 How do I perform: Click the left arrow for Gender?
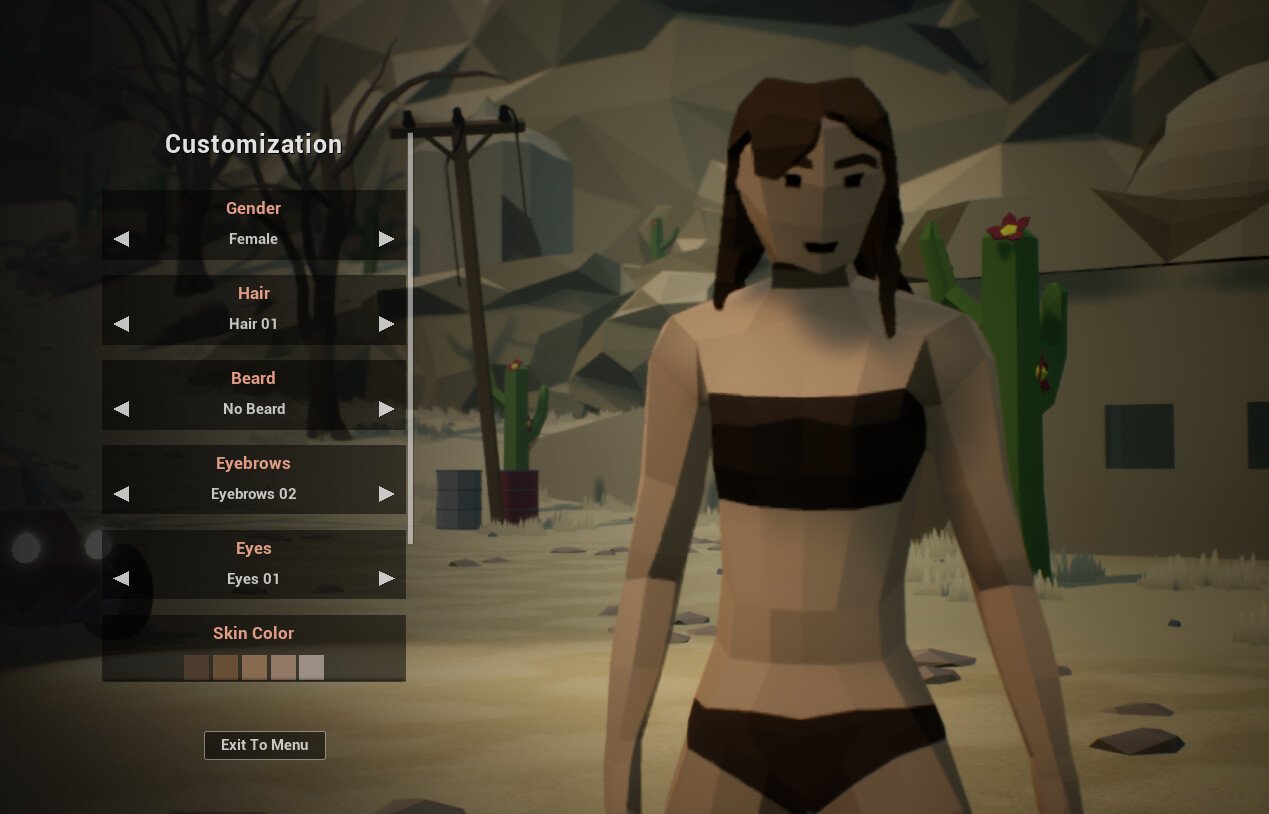[121, 239]
